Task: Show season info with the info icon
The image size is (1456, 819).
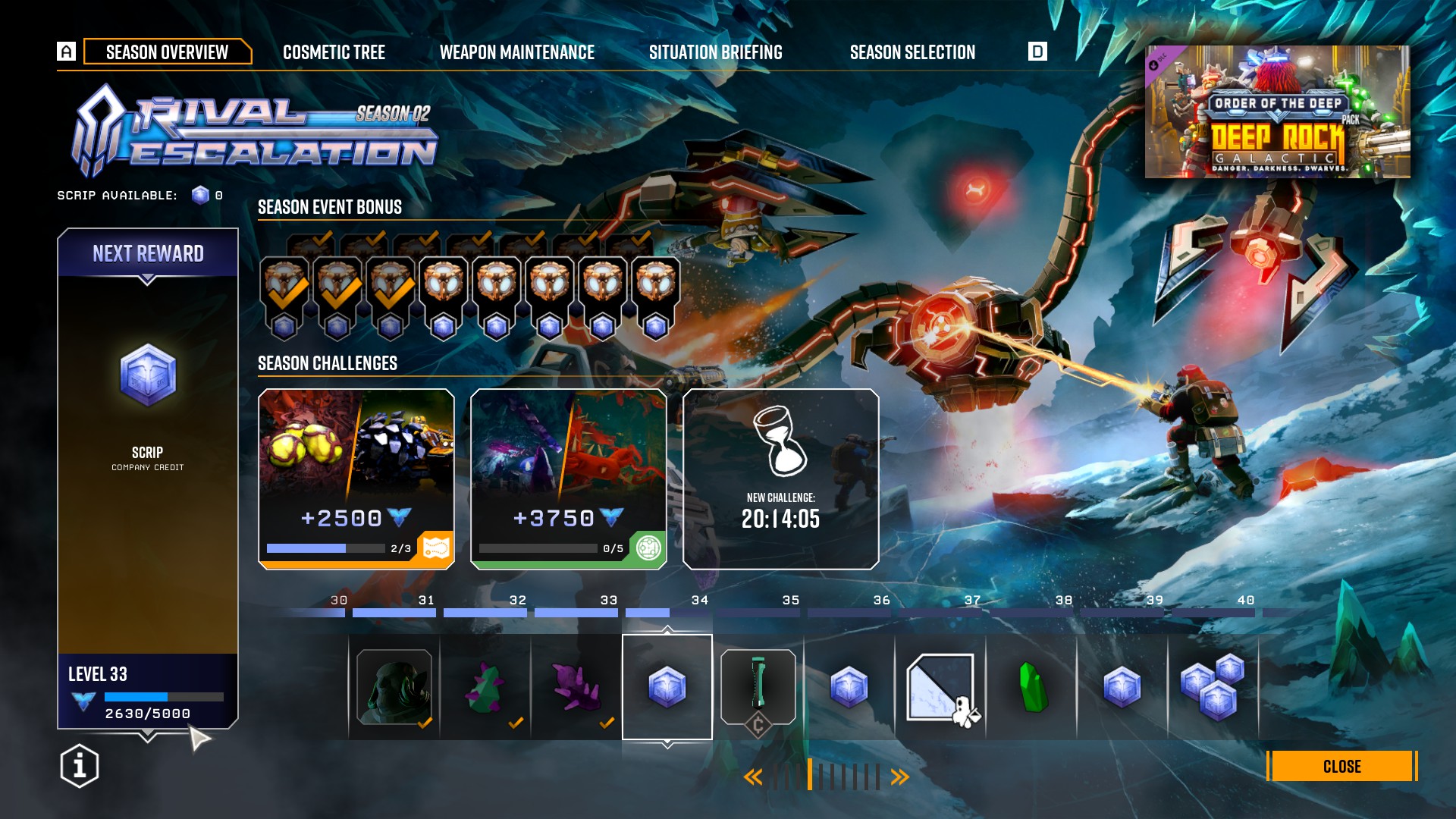Action: (x=80, y=766)
